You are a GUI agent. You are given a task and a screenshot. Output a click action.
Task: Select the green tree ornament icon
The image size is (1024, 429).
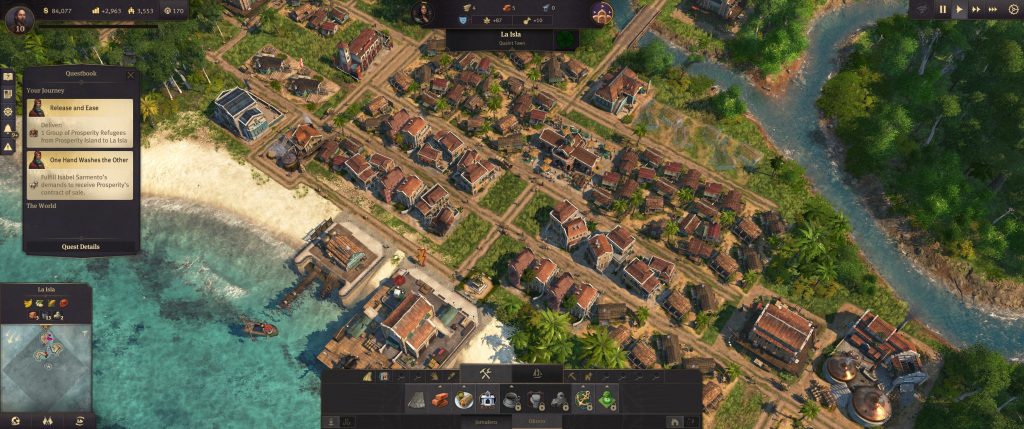click(x=606, y=399)
